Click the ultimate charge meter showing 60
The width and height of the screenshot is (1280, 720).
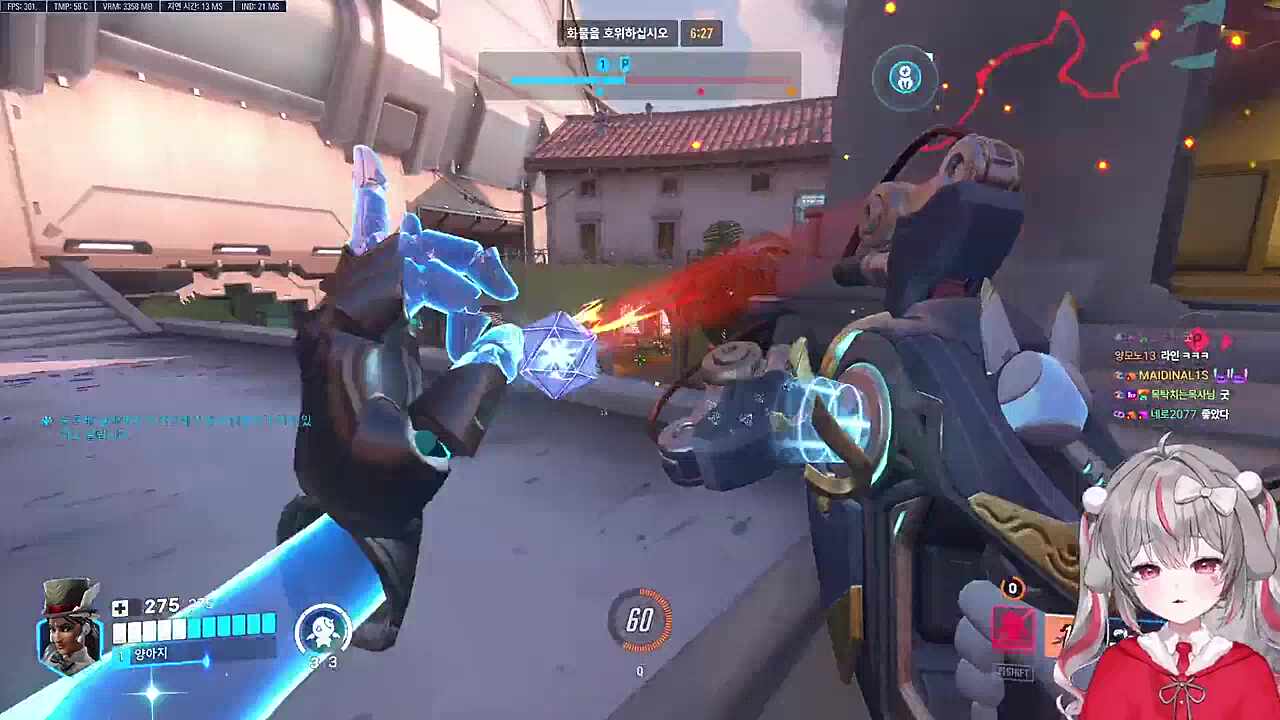(640, 620)
